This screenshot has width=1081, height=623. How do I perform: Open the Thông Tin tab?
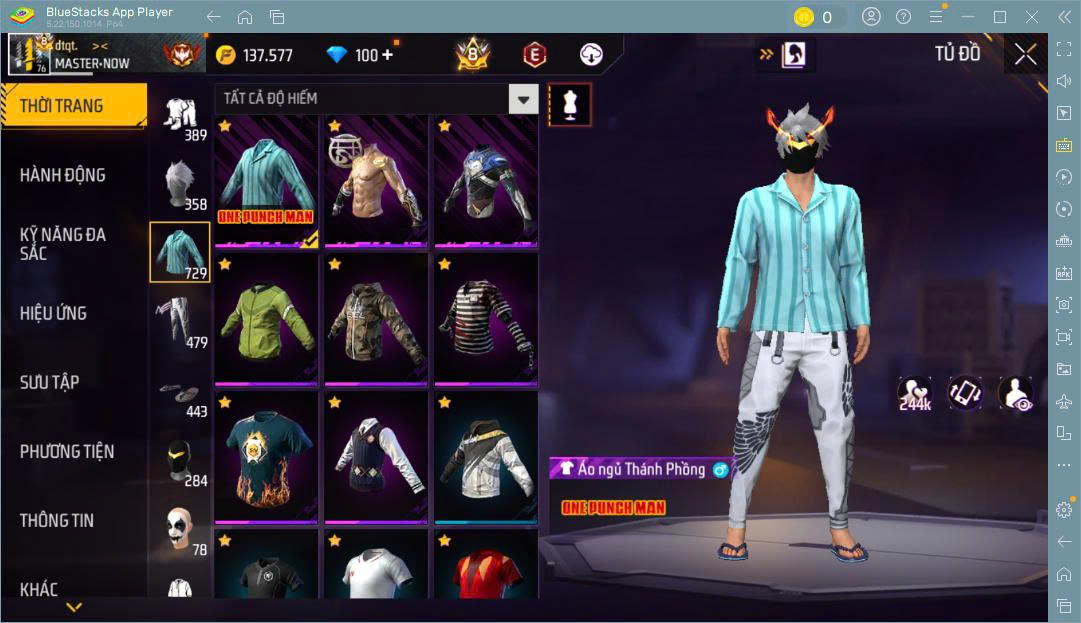pos(57,520)
